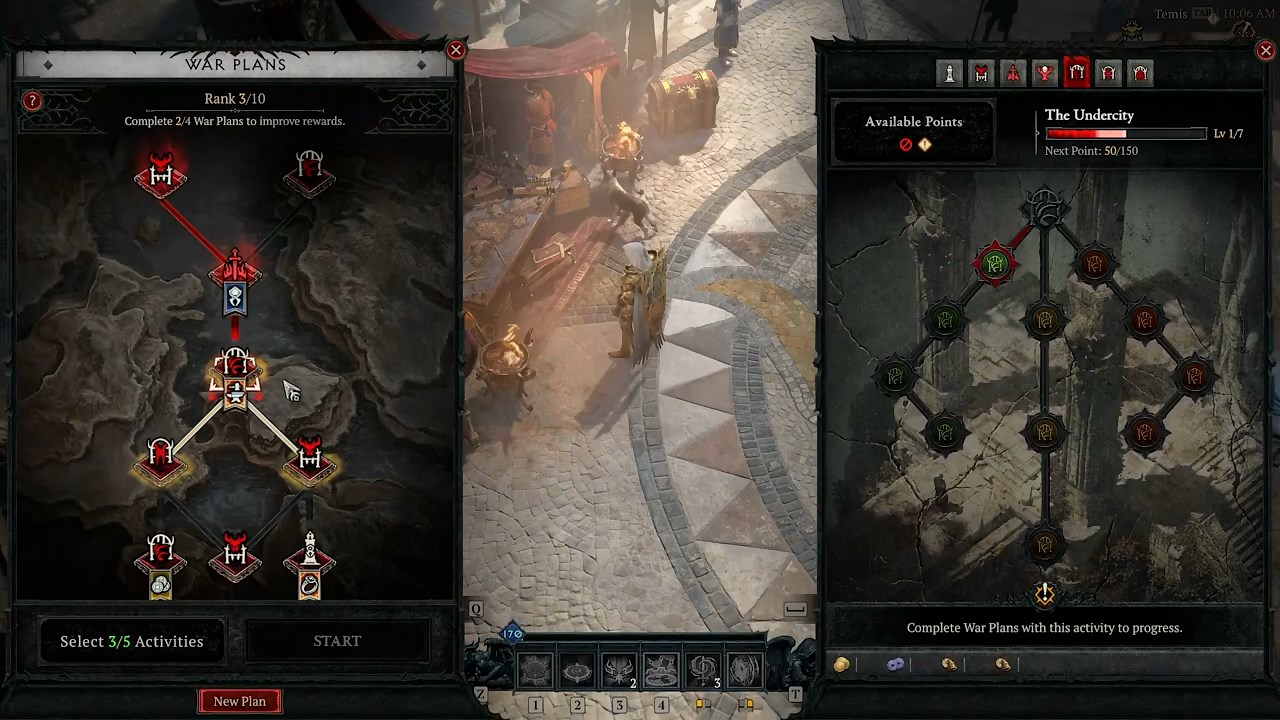Close the War Plans panel
Image resolution: width=1280 pixels, height=720 pixels.
pyautogui.click(x=456, y=50)
